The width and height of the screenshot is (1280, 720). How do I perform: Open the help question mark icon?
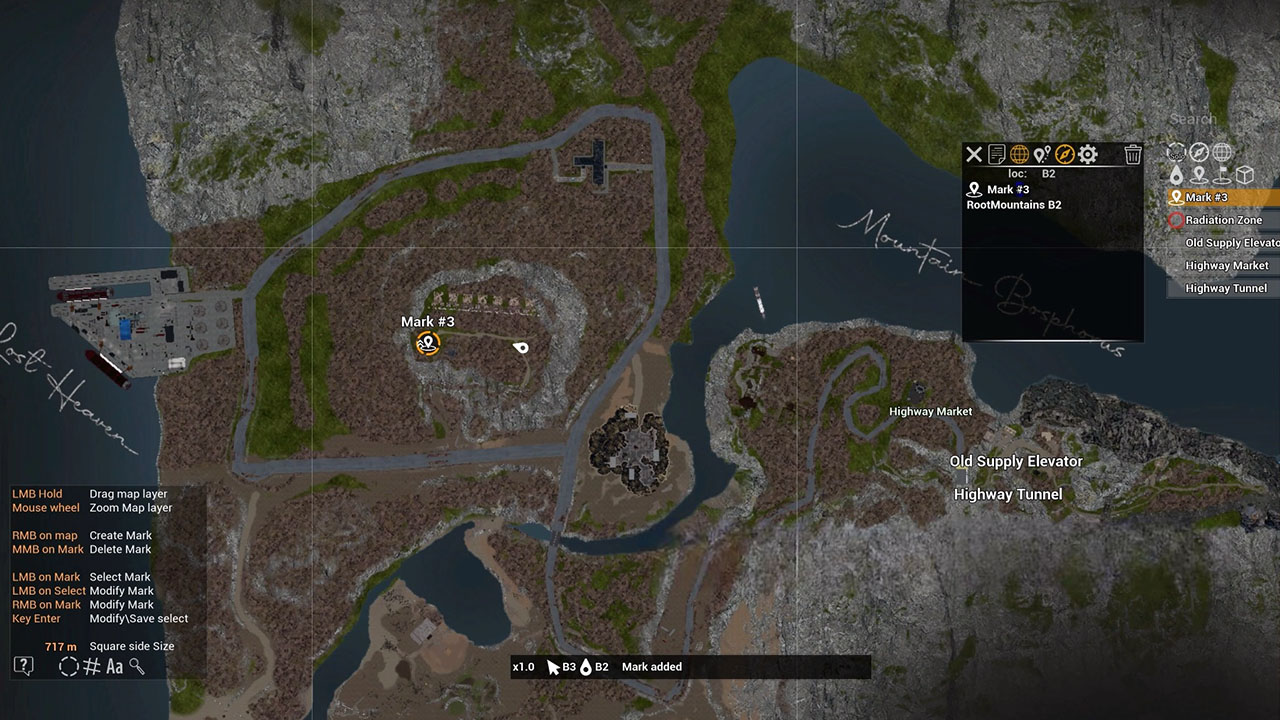click(x=23, y=666)
